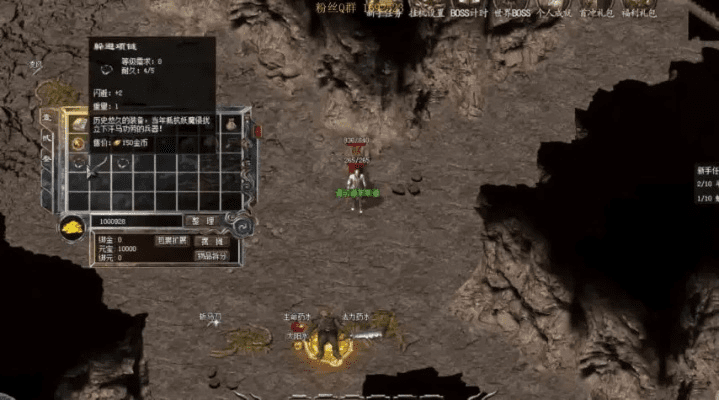
Task: Open 个人成就 personal achievements
Action: (x=554, y=14)
